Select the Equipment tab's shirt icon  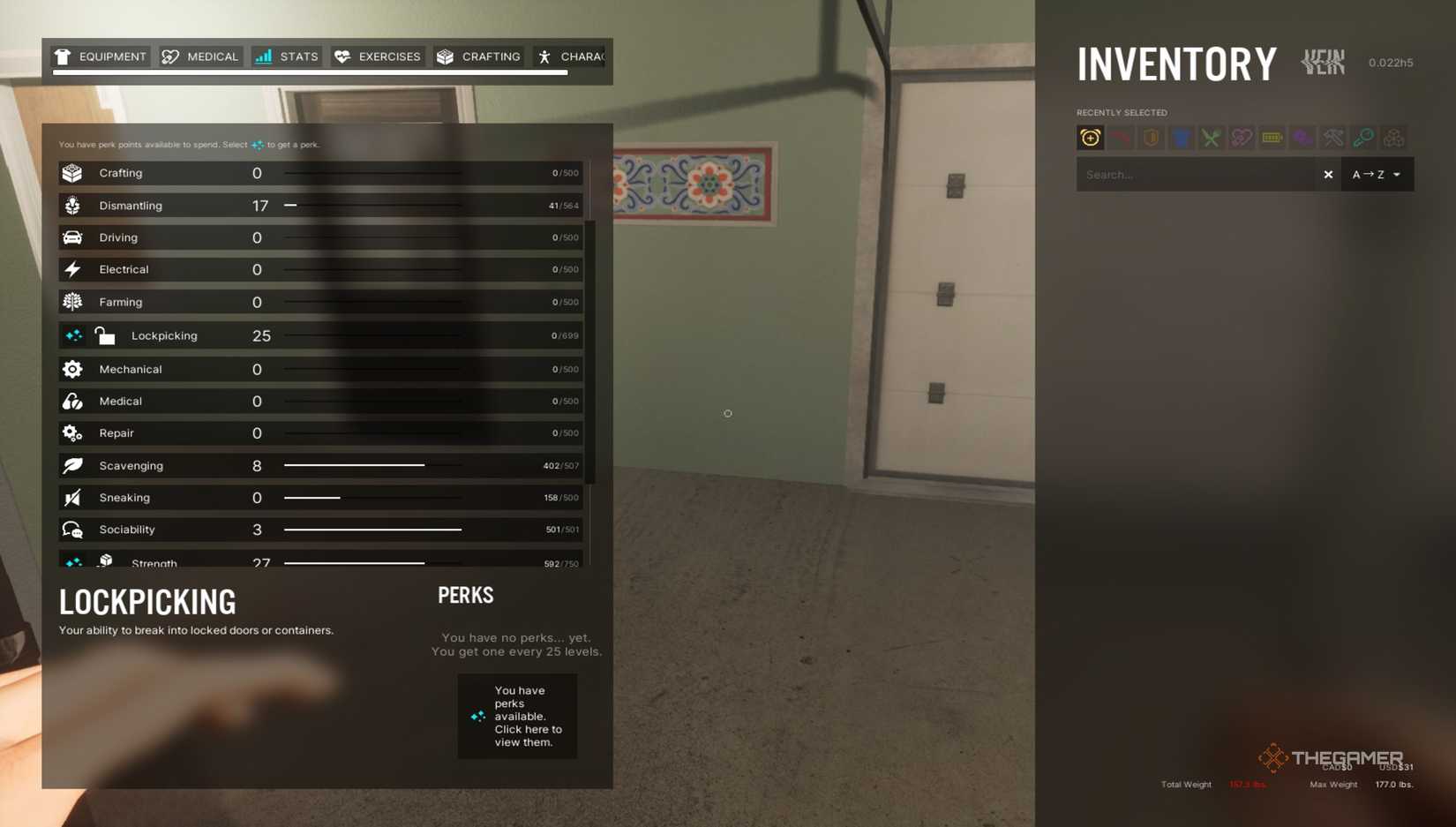click(x=62, y=56)
